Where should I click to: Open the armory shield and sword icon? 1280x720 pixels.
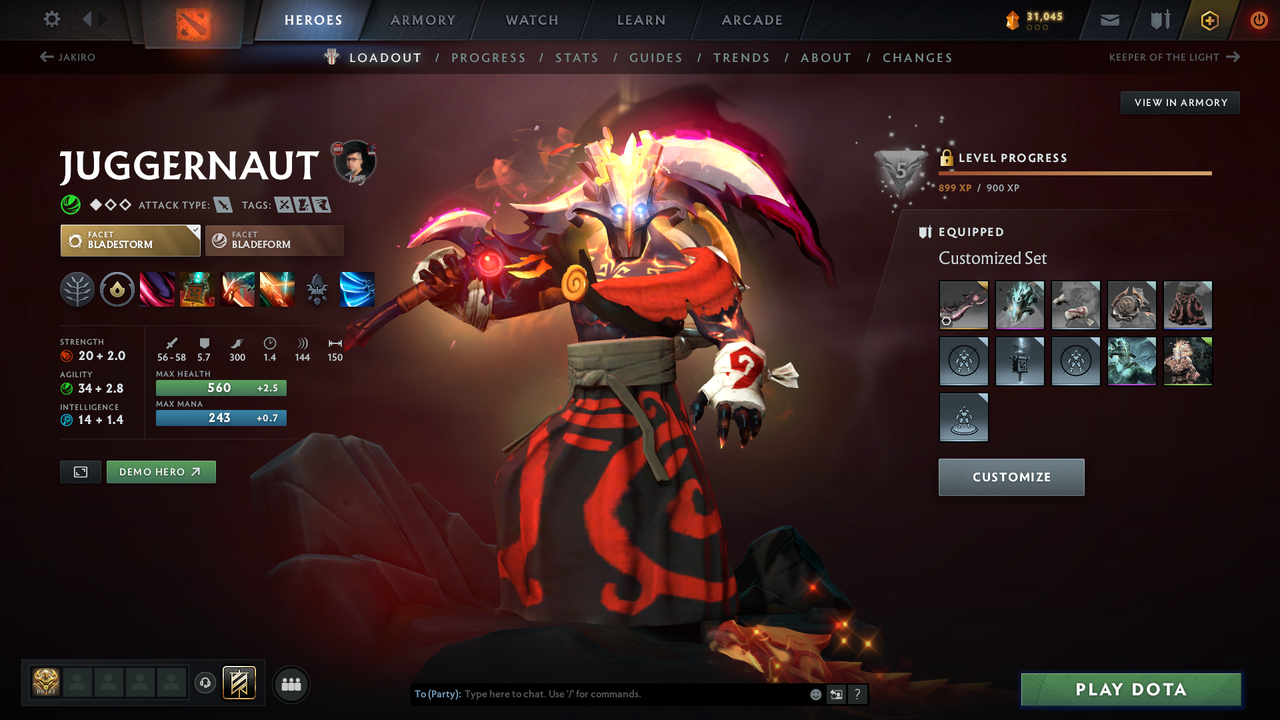click(1160, 19)
